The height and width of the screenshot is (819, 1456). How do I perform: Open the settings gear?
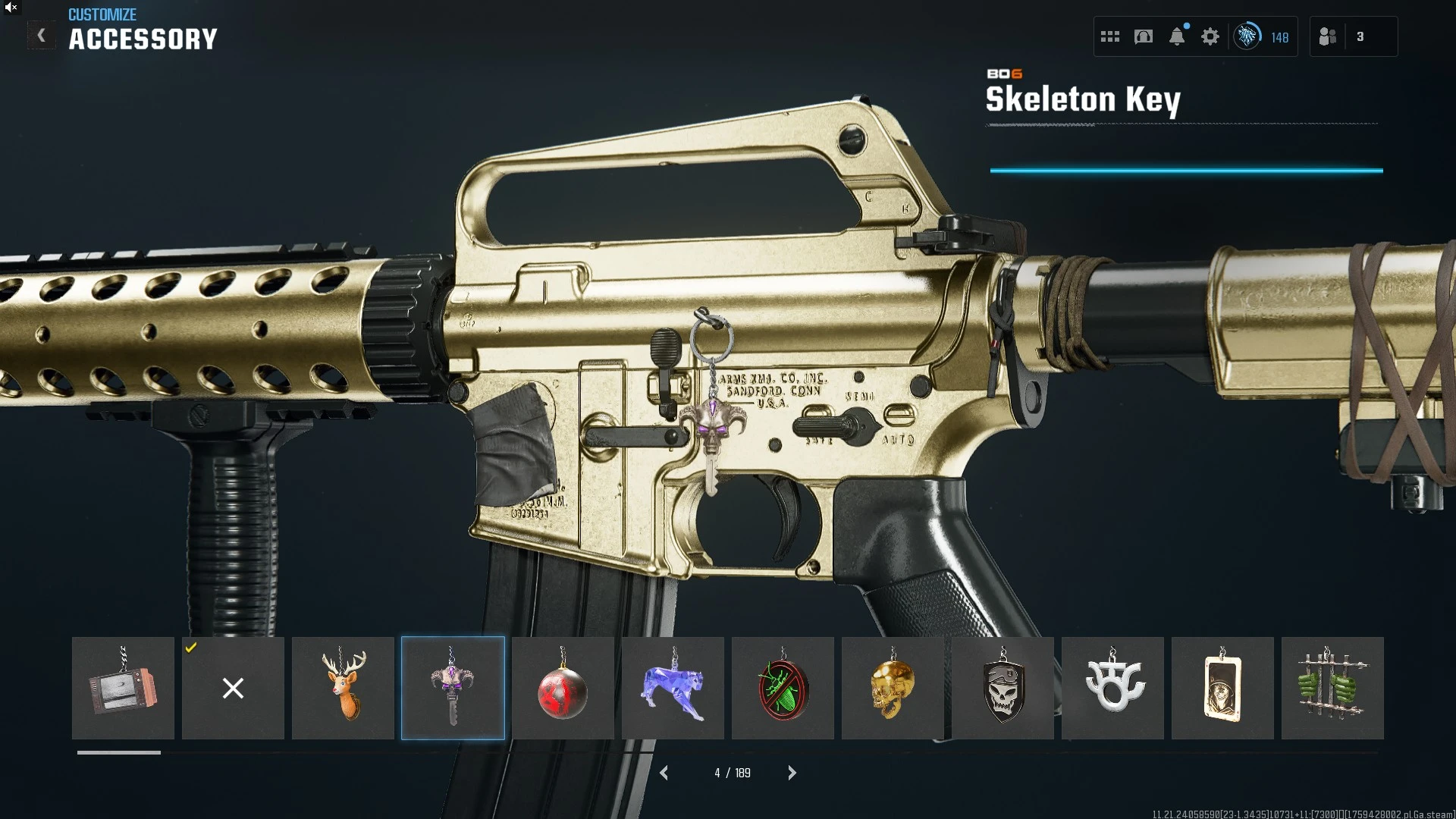1210,36
